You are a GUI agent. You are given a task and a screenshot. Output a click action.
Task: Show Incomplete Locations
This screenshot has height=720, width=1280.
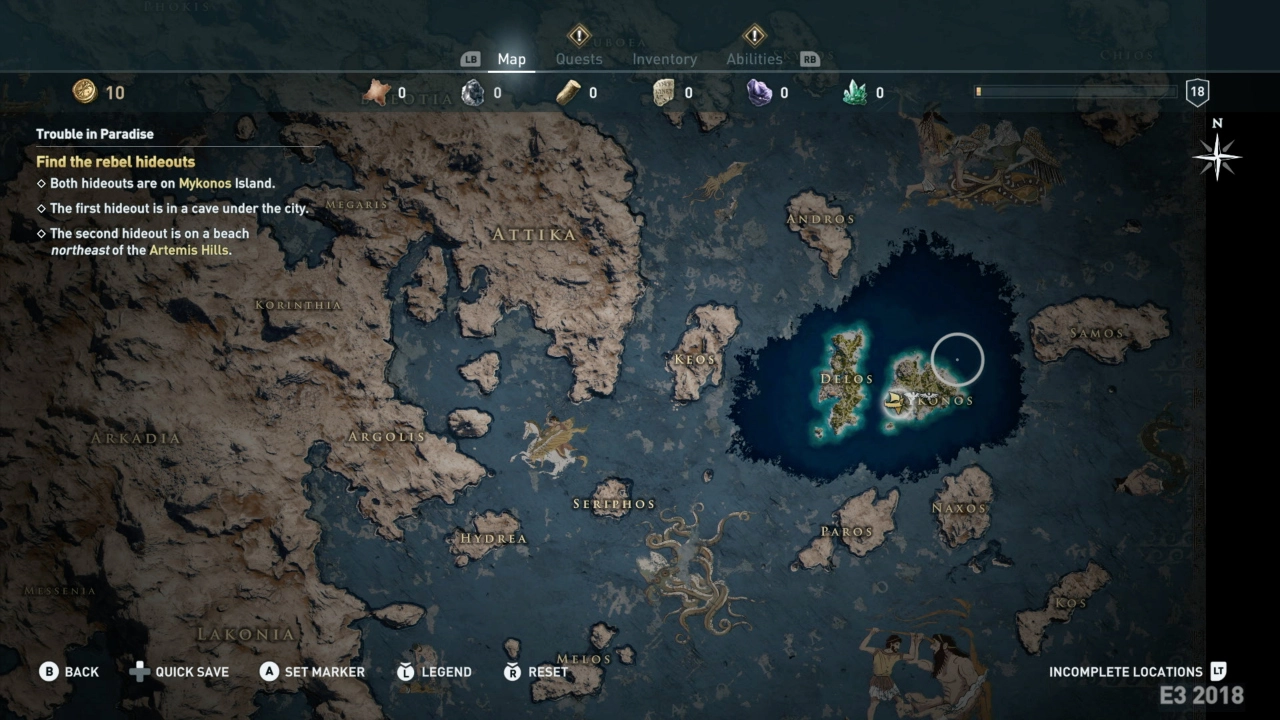[x=1137, y=672]
